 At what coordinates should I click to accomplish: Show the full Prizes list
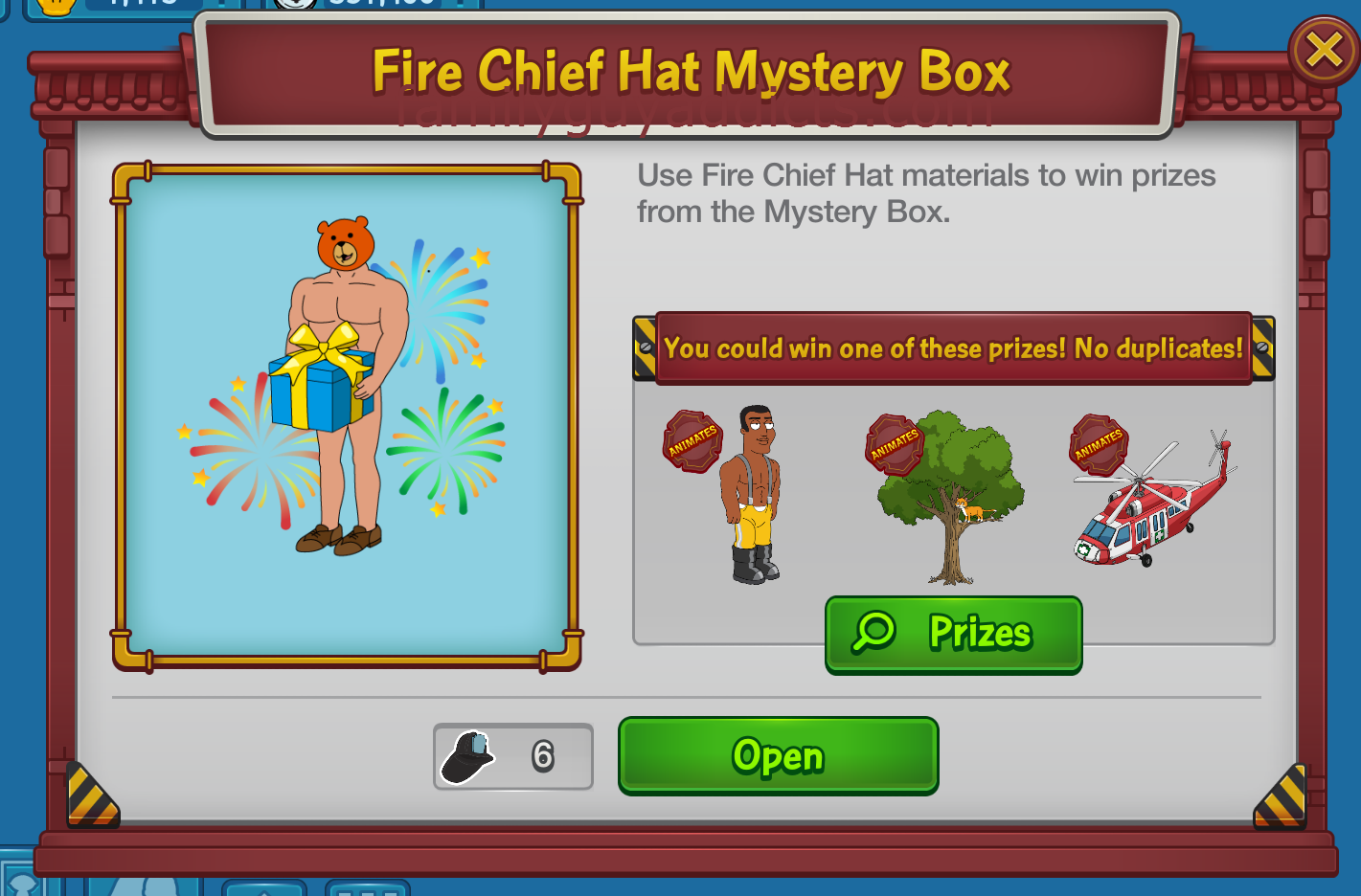pyautogui.click(x=953, y=634)
